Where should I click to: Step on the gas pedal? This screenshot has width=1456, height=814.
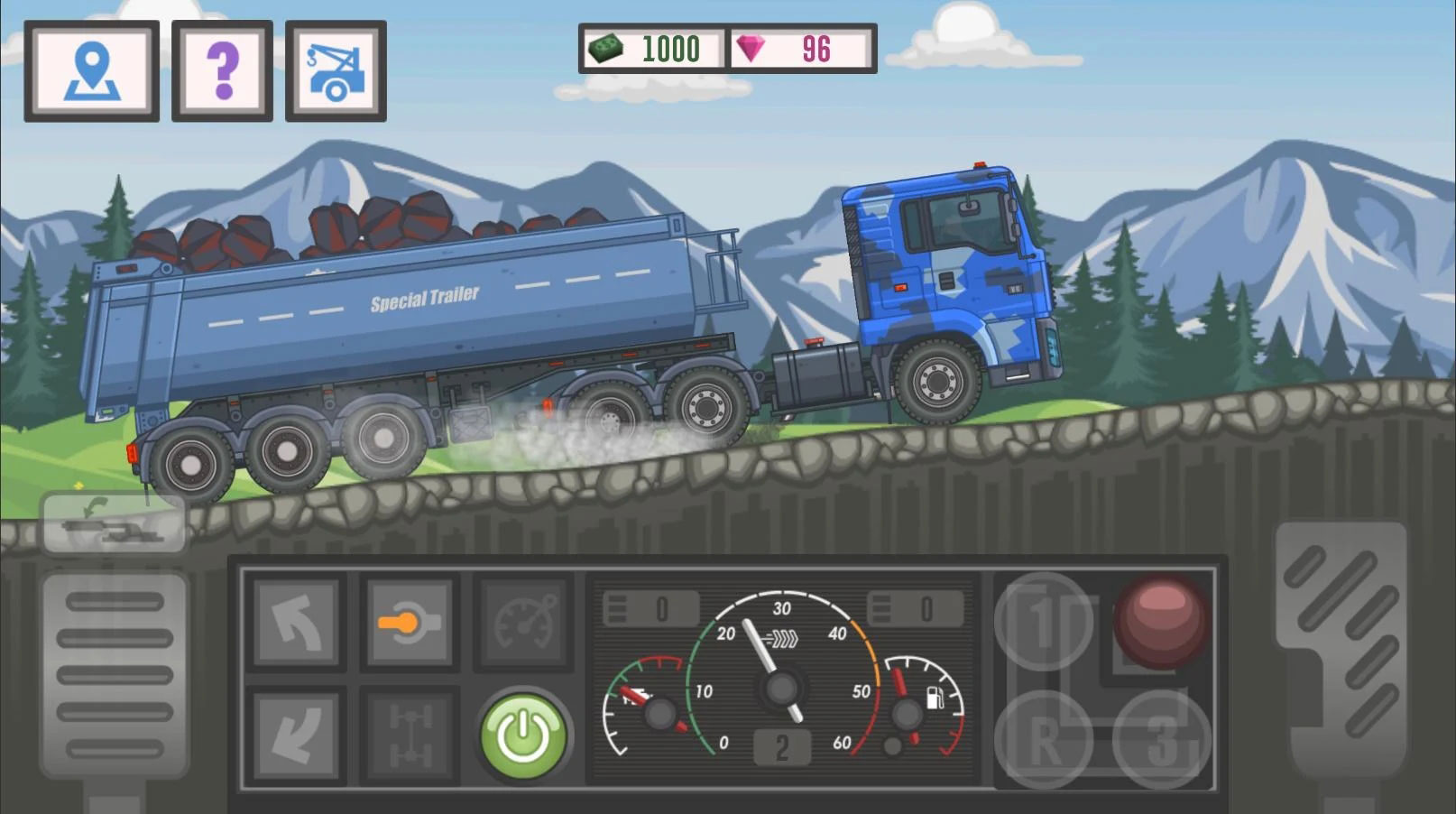[x=1341, y=650]
